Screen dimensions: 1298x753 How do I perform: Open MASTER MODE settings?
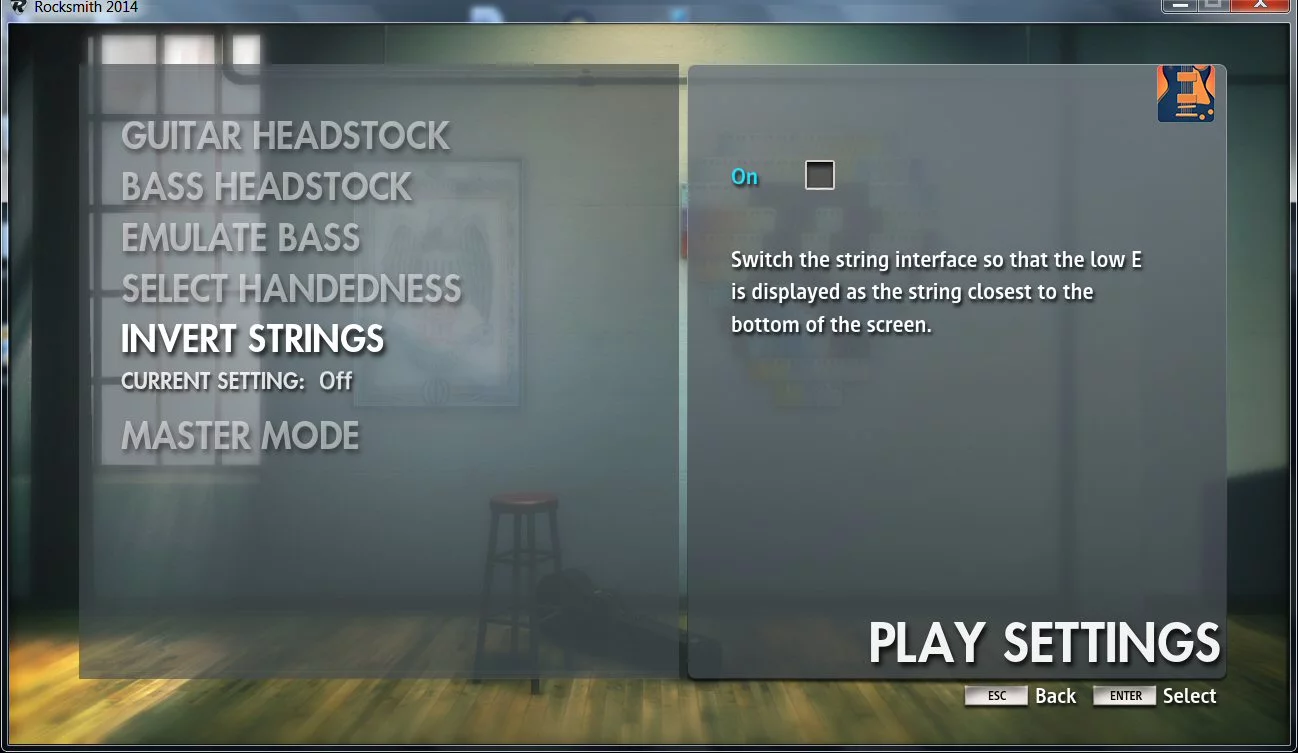click(x=239, y=435)
